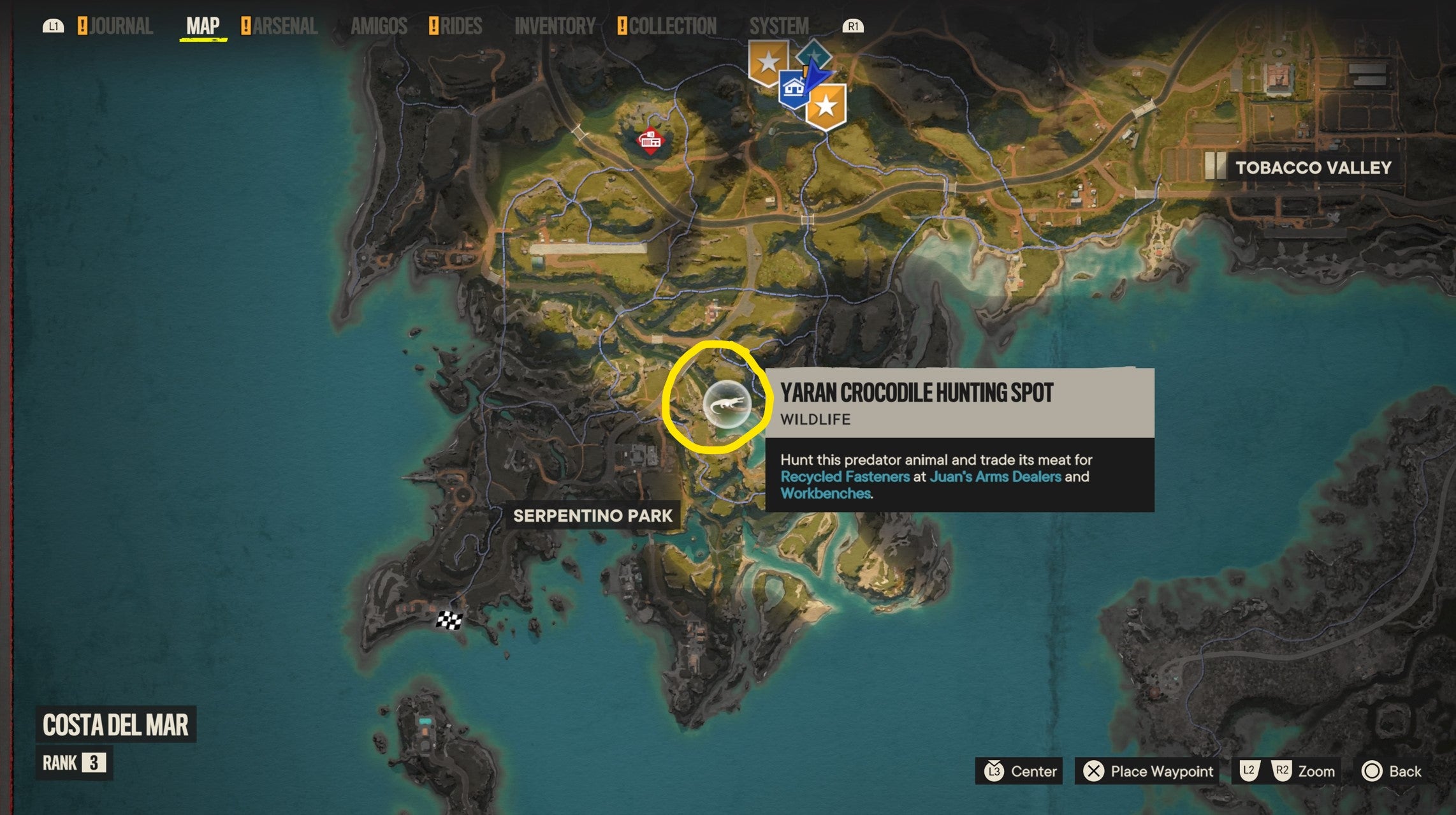This screenshot has height=815, width=1456.
Task: Open the Amigos menu
Action: pyautogui.click(x=379, y=26)
